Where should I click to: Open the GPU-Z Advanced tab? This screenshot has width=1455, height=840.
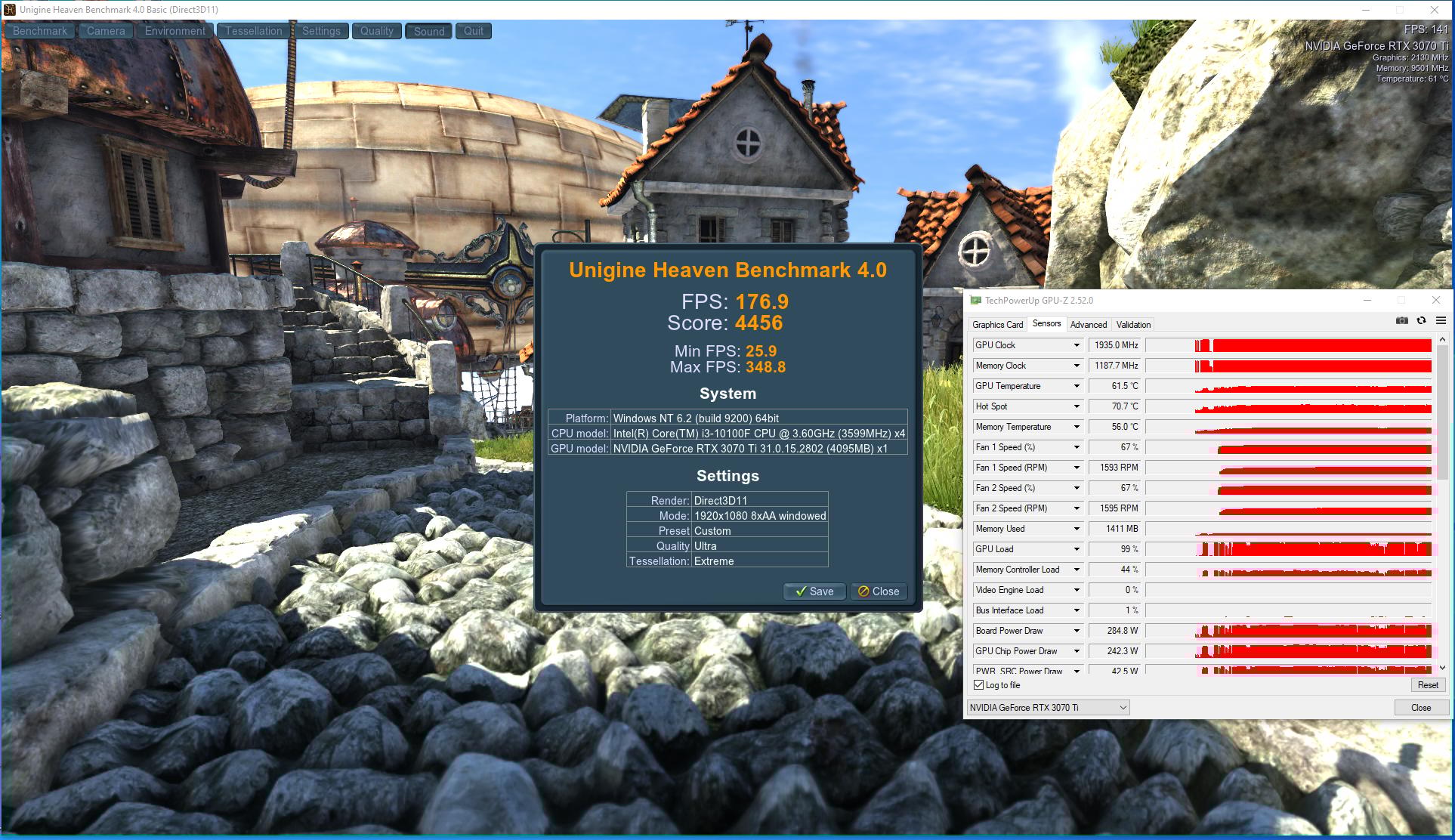[x=1088, y=325]
